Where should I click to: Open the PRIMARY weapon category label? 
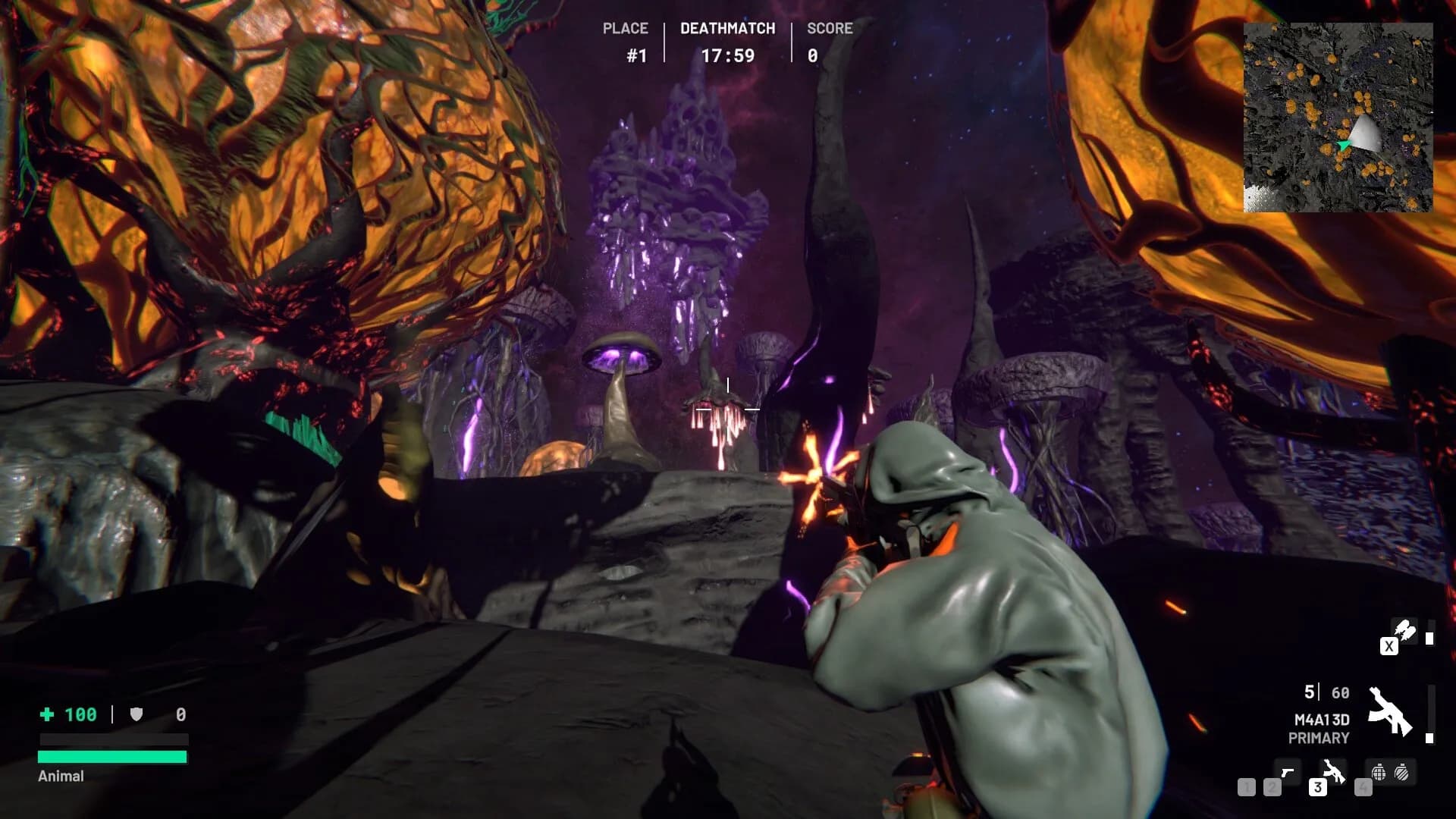1319,736
